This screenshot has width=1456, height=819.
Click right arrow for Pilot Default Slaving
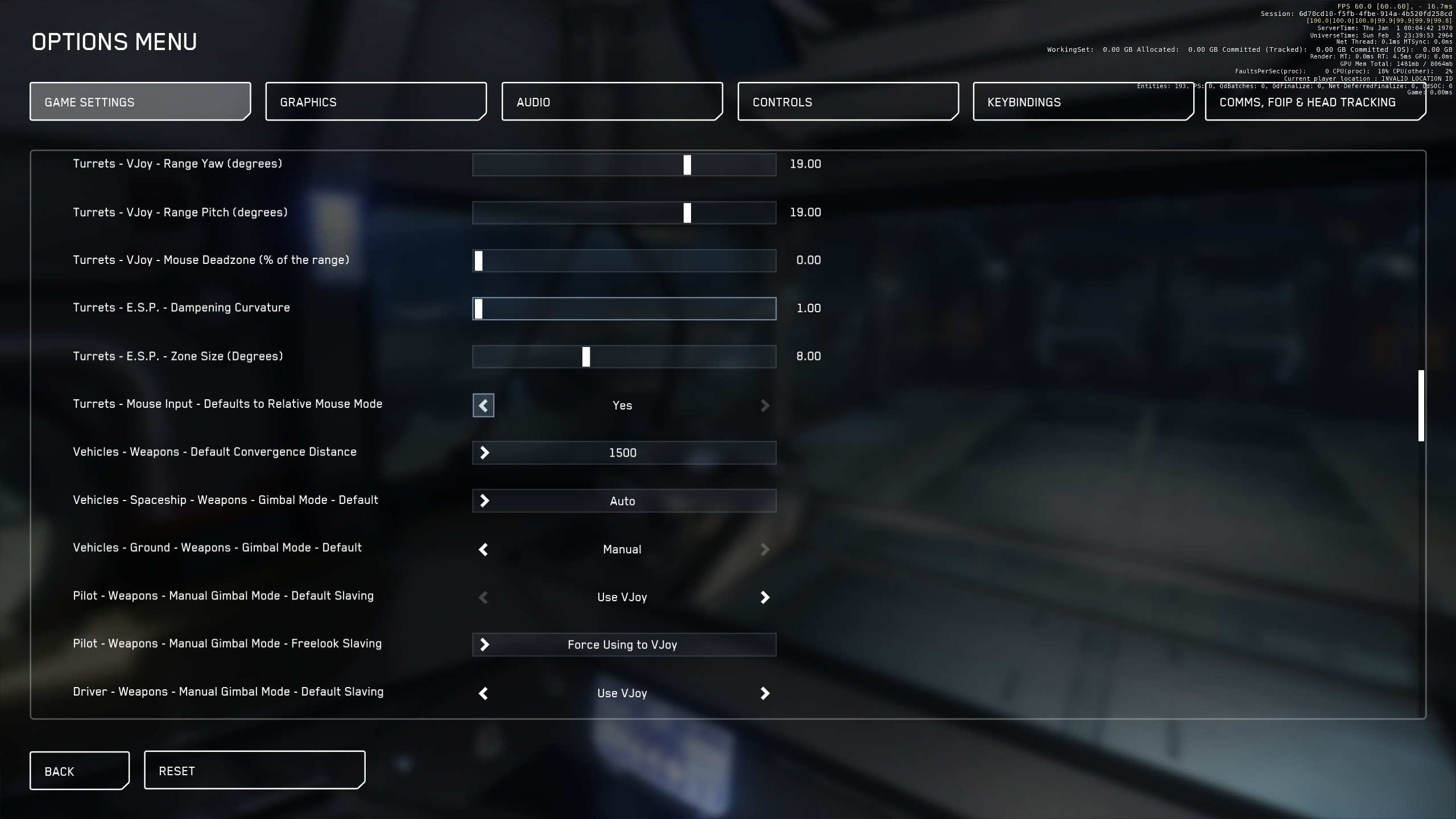765,597
